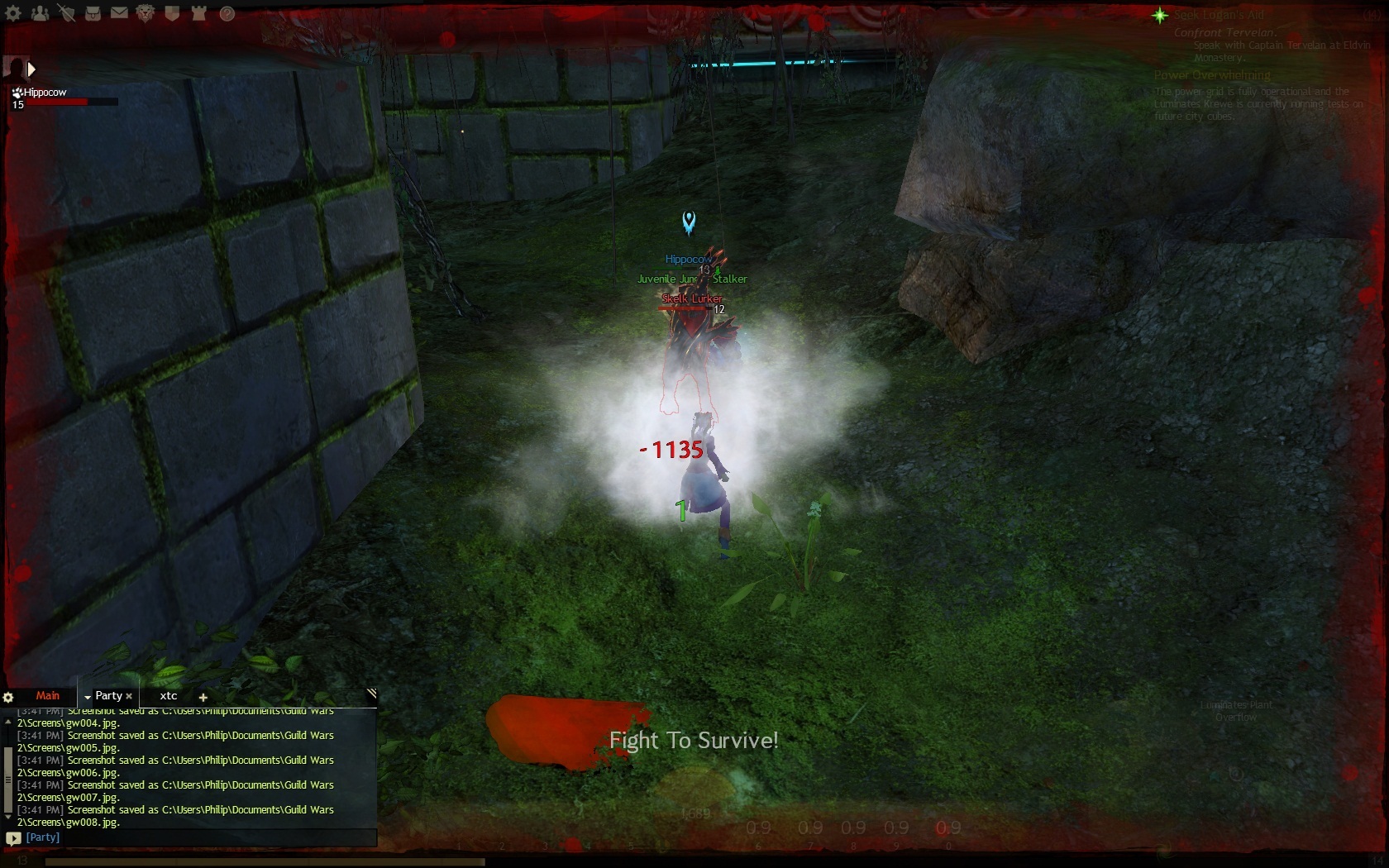This screenshot has width=1389, height=868.
Task: Switch to the Main chat tab
Action: pyautogui.click(x=47, y=696)
